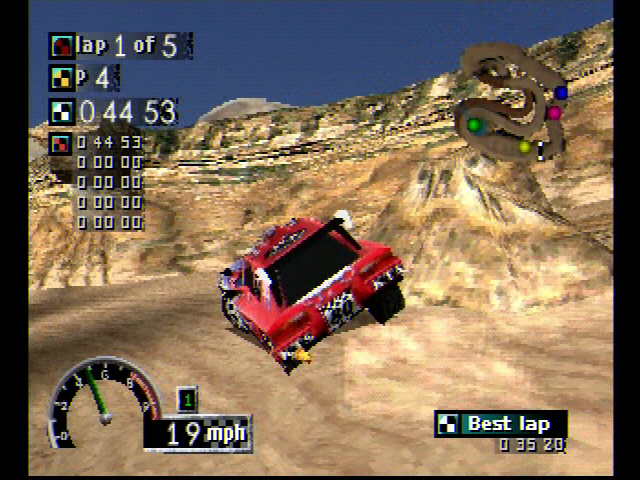
Task: Click the Best lap checkered flag icon
Action: [447, 424]
